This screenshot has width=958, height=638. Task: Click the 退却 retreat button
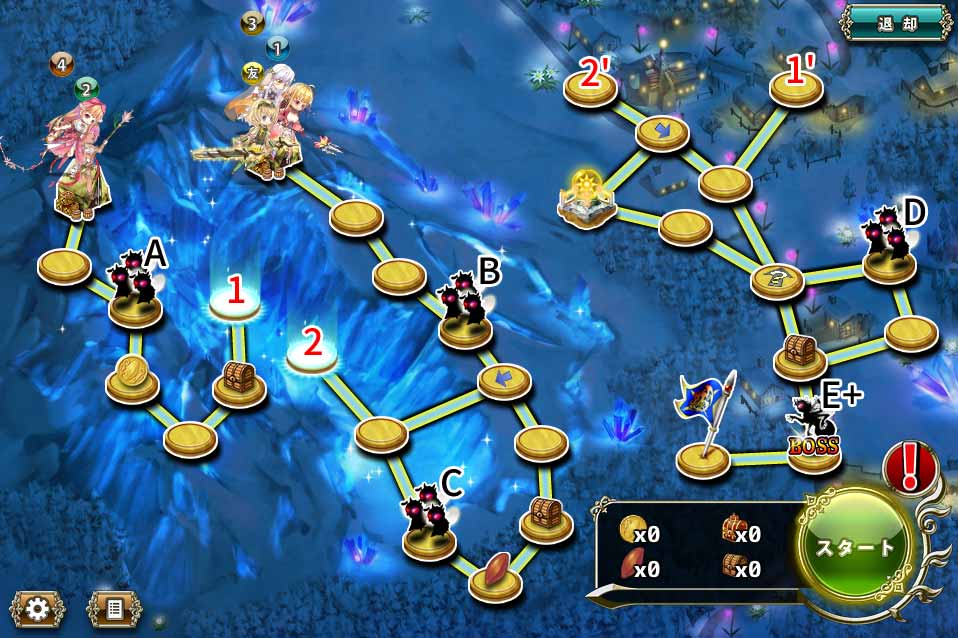coord(895,20)
